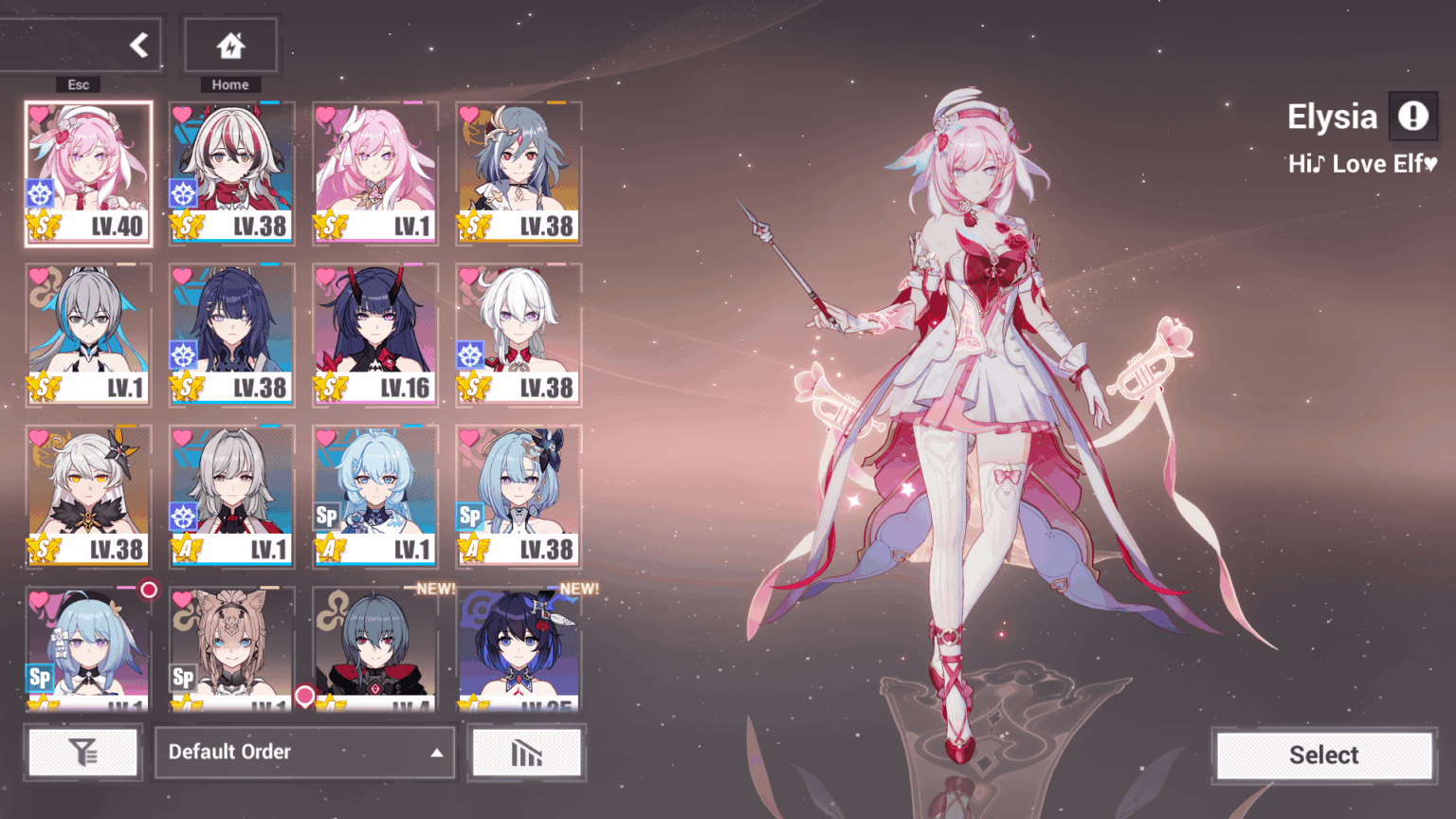Open the character filter funnel icon
The width and height of the screenshot is (1456, 819).
[x=83, y=752]
